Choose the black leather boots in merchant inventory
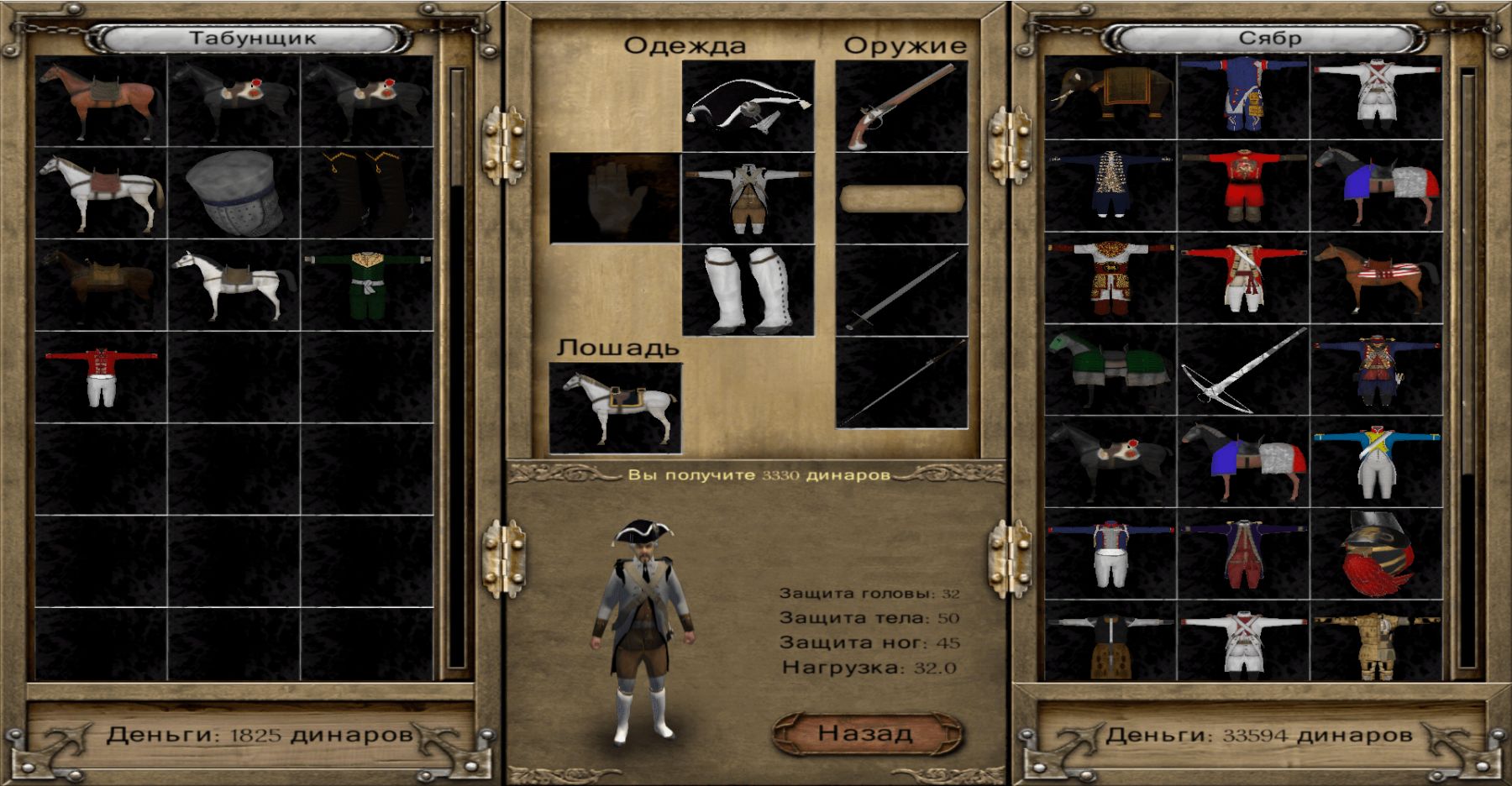The width and height of the screenshot is (1512, 786). point(367,193)
